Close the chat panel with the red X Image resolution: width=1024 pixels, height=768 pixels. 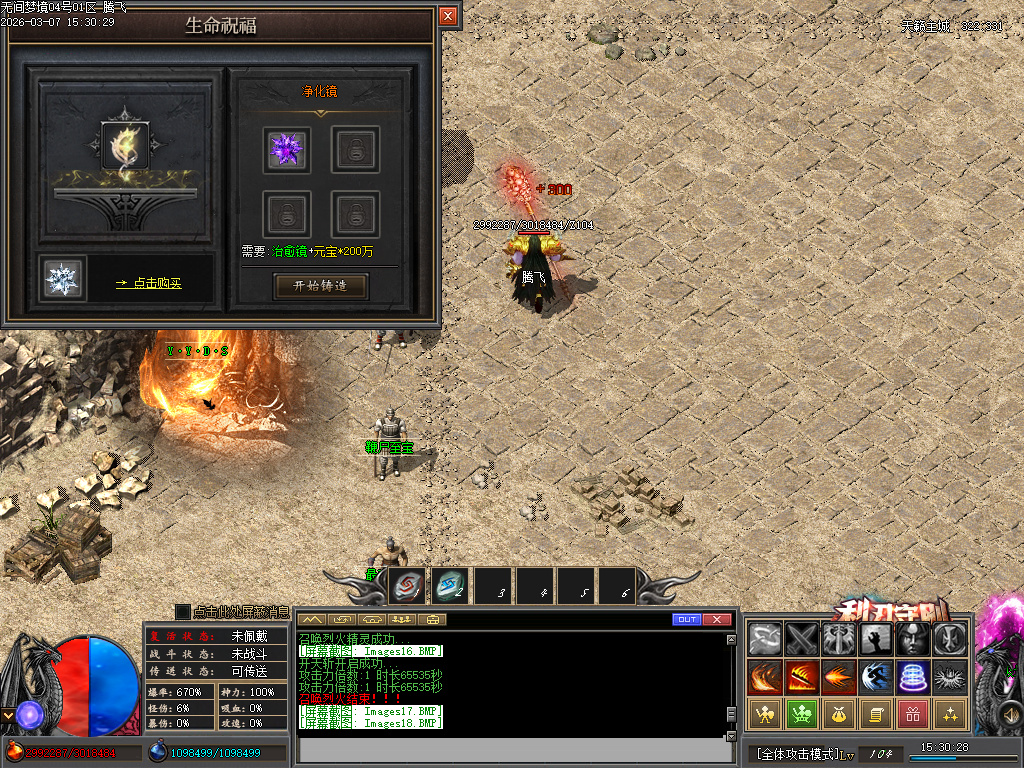click(x=717, y=620)
